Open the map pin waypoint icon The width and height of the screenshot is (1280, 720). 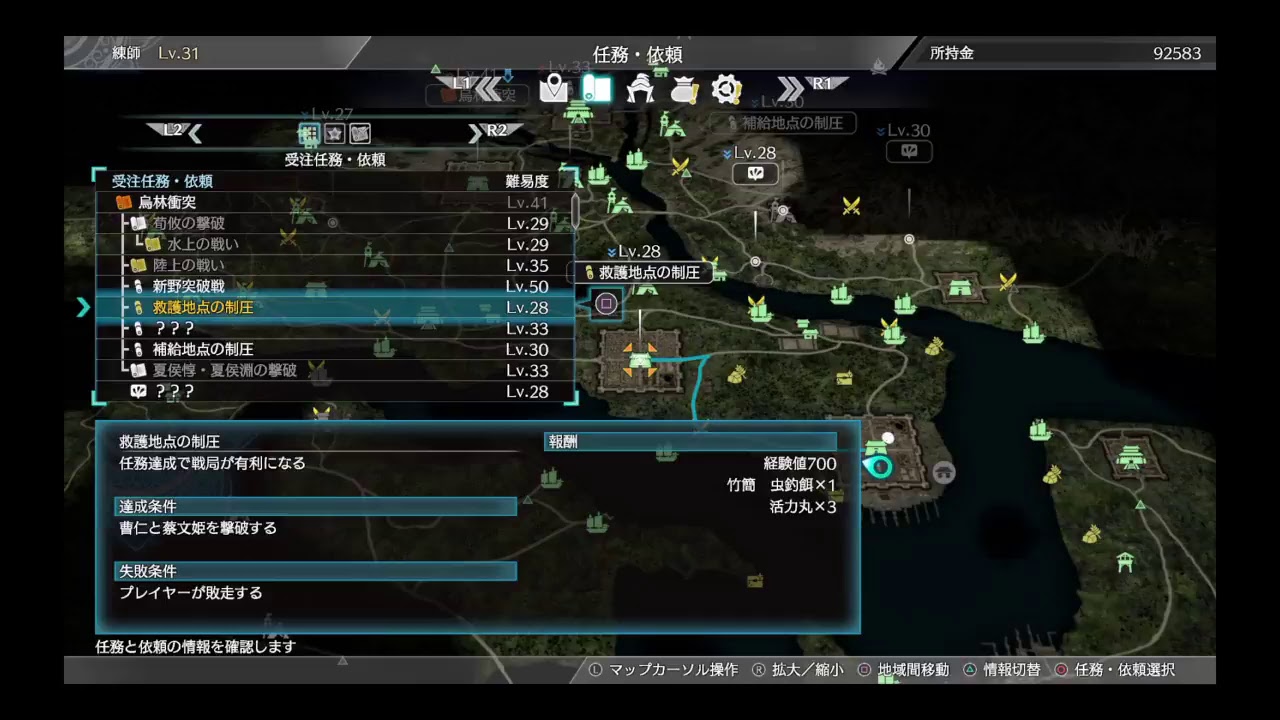coord(553,88)
